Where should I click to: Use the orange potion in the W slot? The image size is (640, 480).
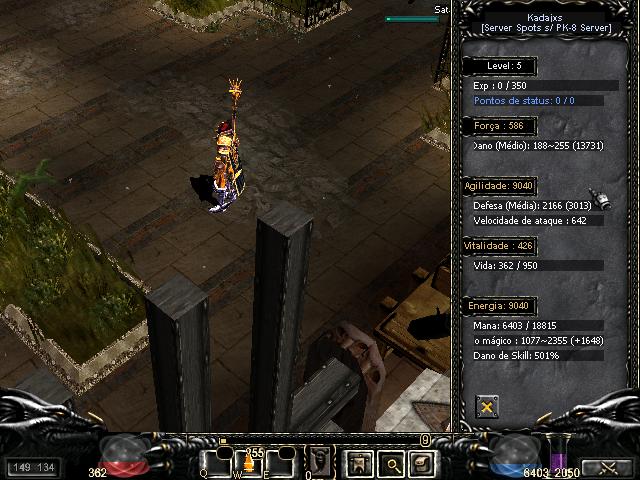pyautogui.click(x=247, y=464)
